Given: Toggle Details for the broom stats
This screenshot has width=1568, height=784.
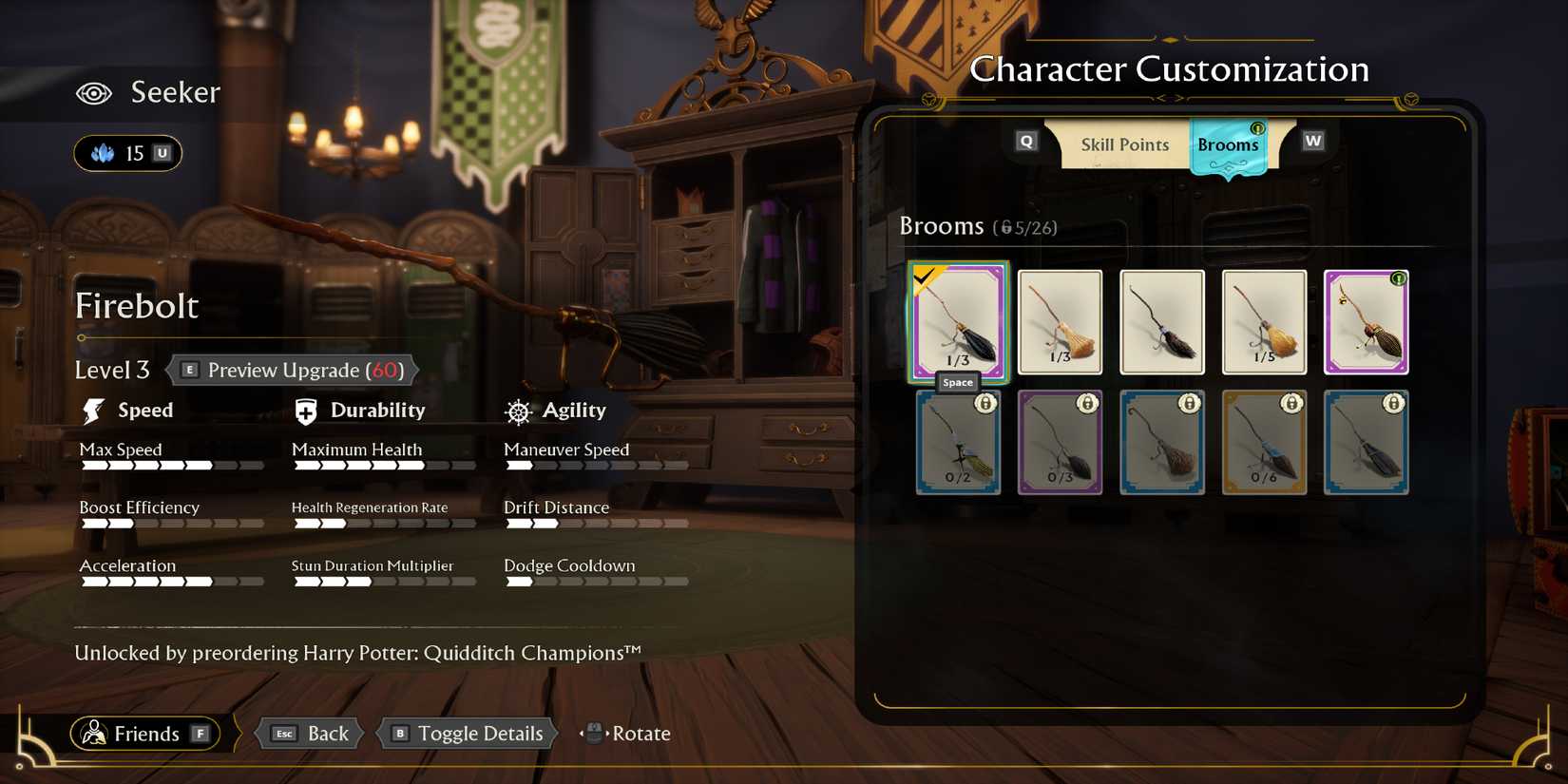Looking at the screenshot, I should [468, 734].
